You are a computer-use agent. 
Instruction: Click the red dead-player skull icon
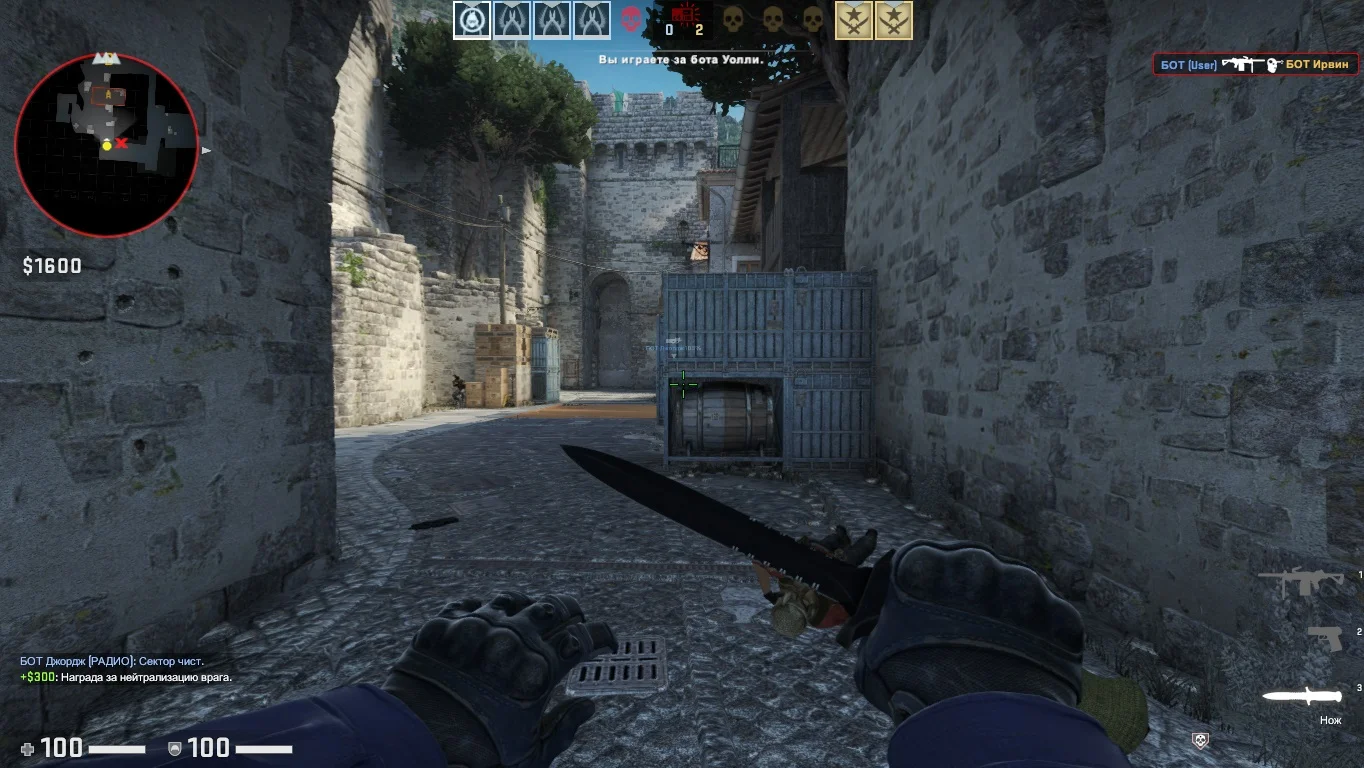pyautogui.click(x=631, y=19)
